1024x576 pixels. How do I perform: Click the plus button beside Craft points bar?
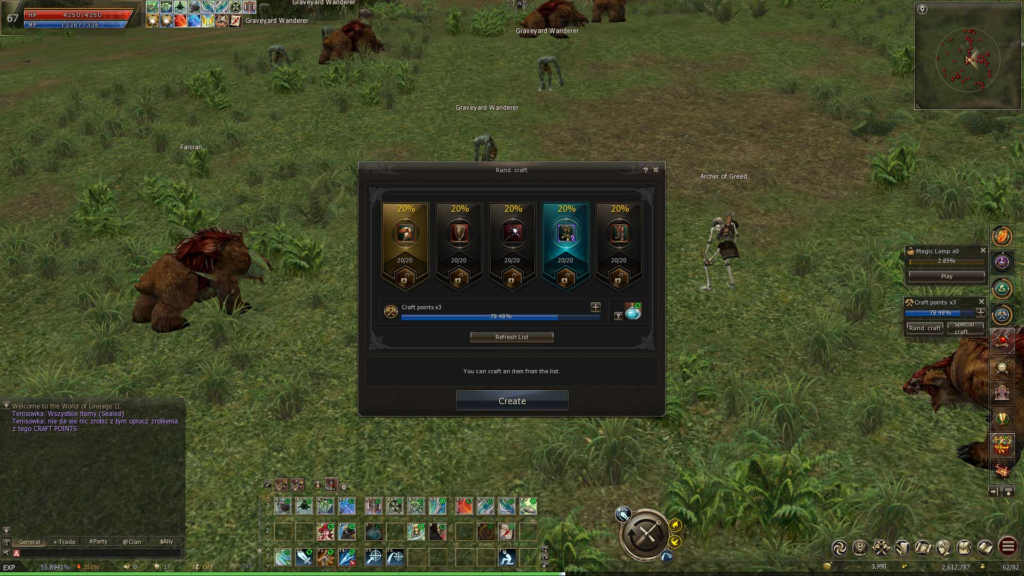point(595,307)
